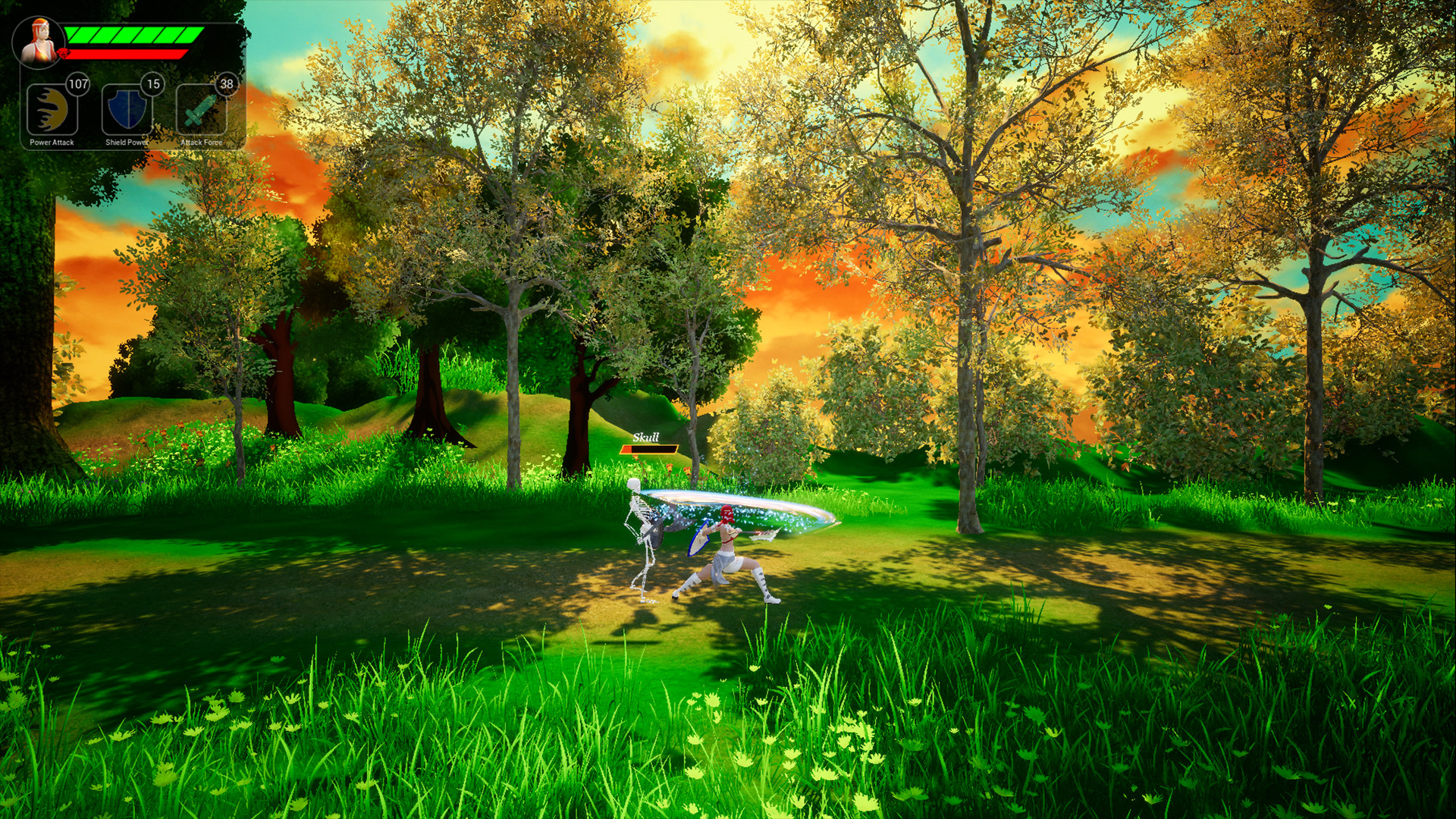
Task: Click the 38 badge above Attack Force
Action: (225, 84)
